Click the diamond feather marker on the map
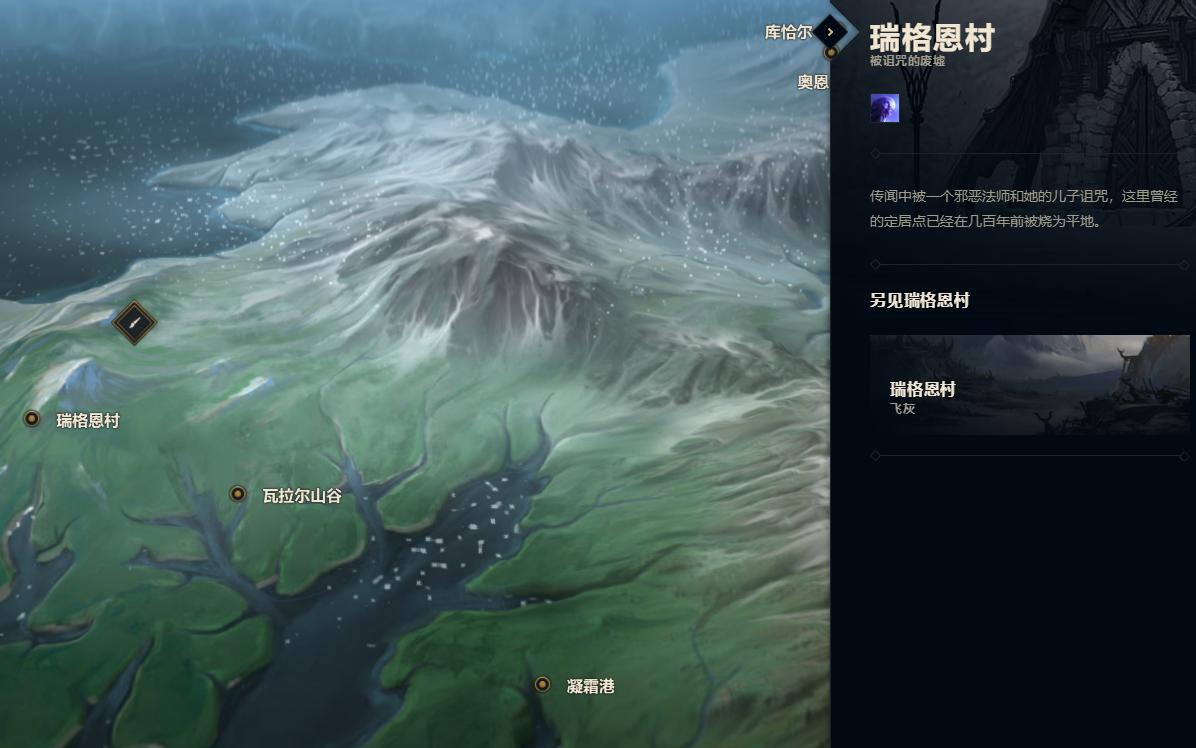1196x748 pixels. pos(134,323)
